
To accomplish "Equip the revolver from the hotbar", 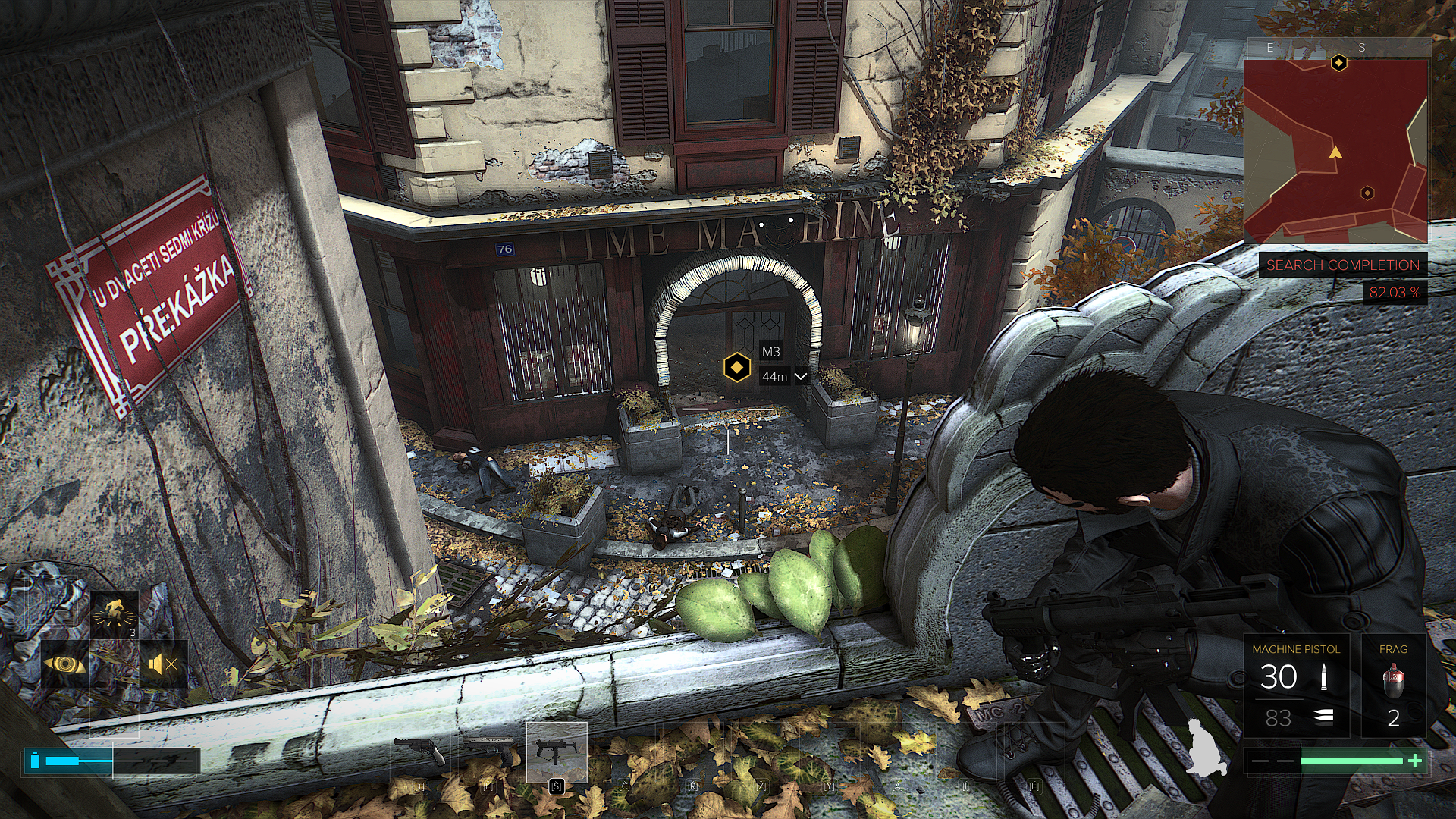I will point(420,751).
